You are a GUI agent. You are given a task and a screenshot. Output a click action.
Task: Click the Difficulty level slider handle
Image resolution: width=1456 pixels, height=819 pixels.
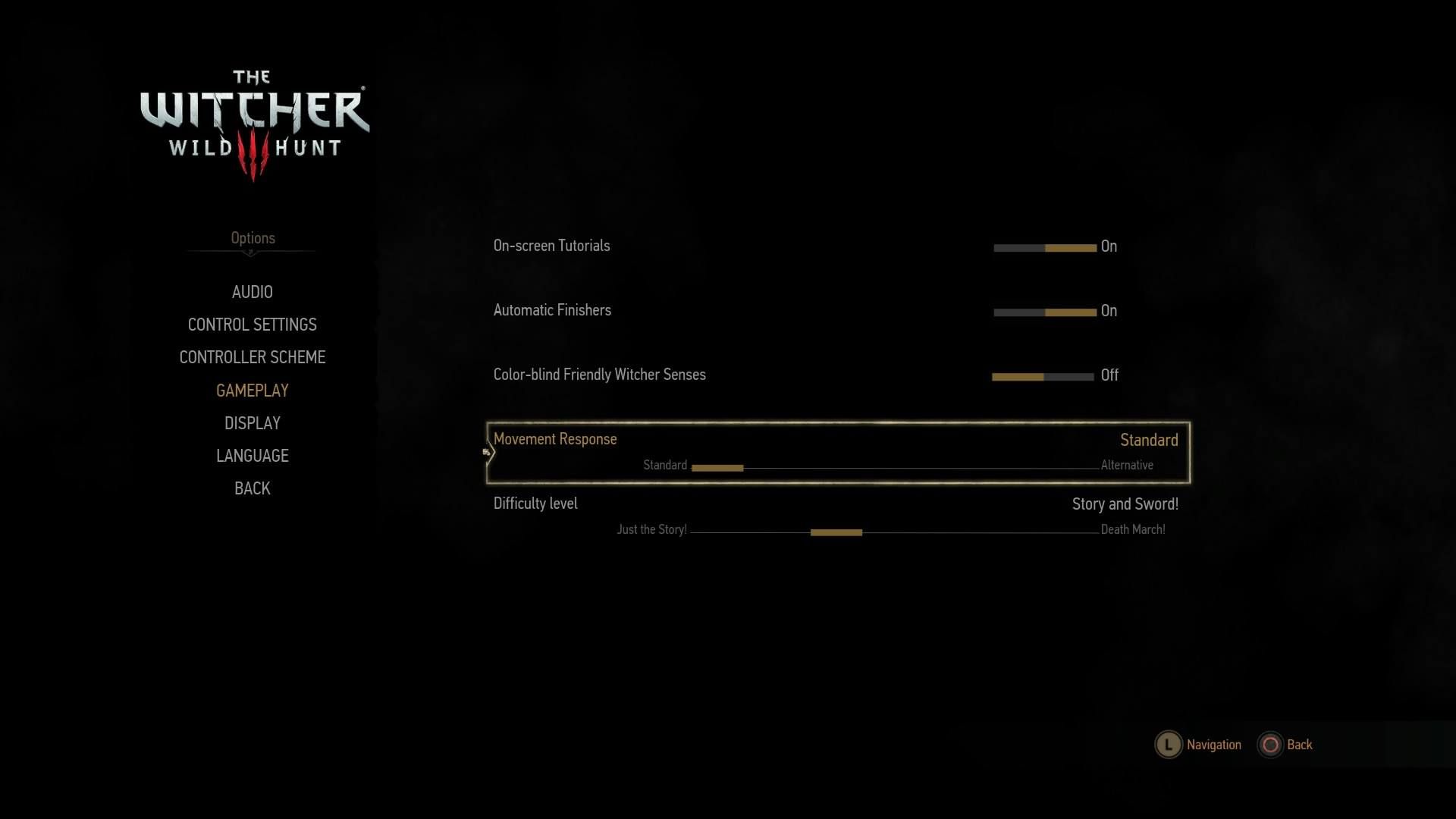click(837, 532)
